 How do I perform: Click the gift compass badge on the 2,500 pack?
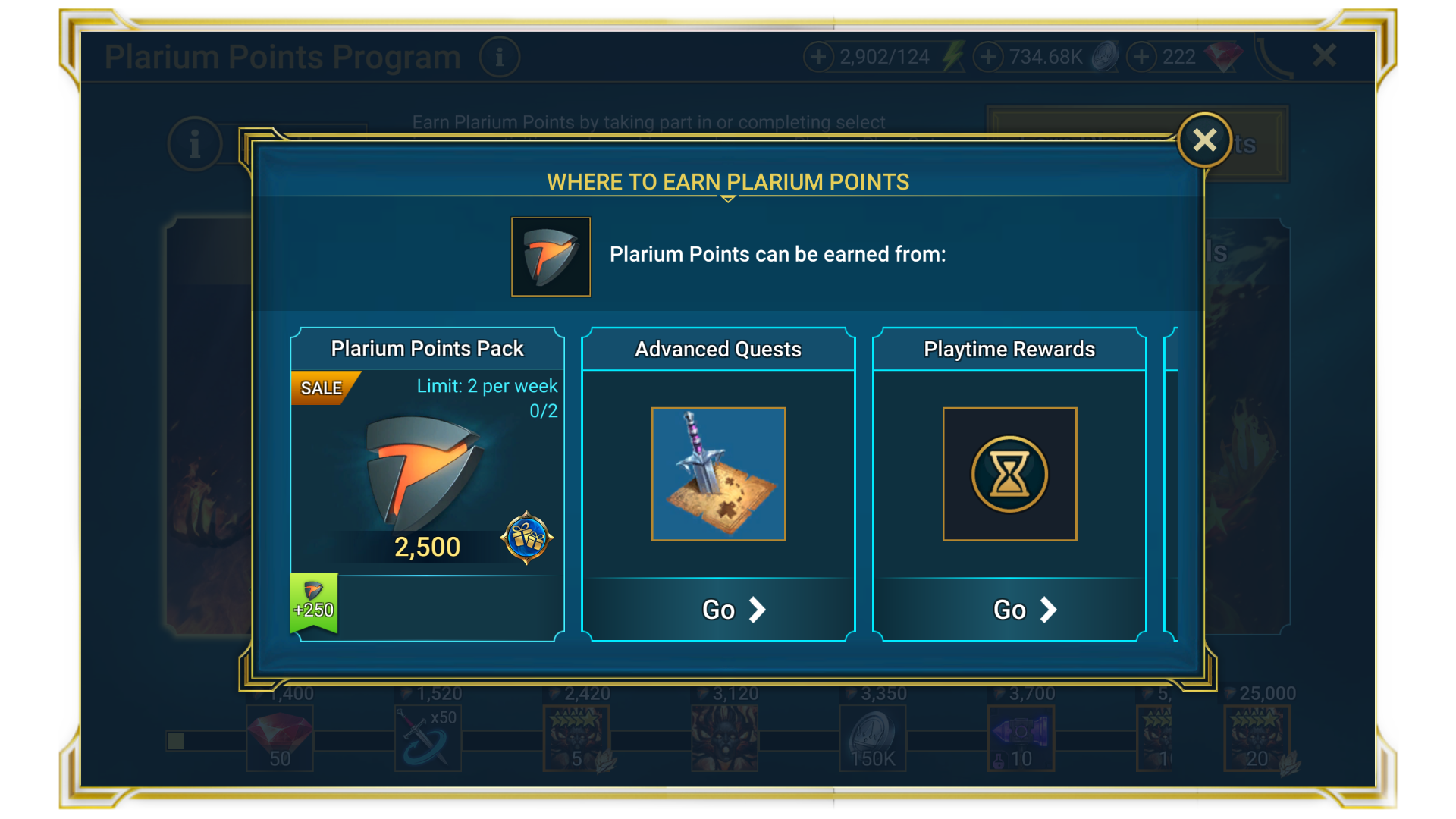pos(529,539)
